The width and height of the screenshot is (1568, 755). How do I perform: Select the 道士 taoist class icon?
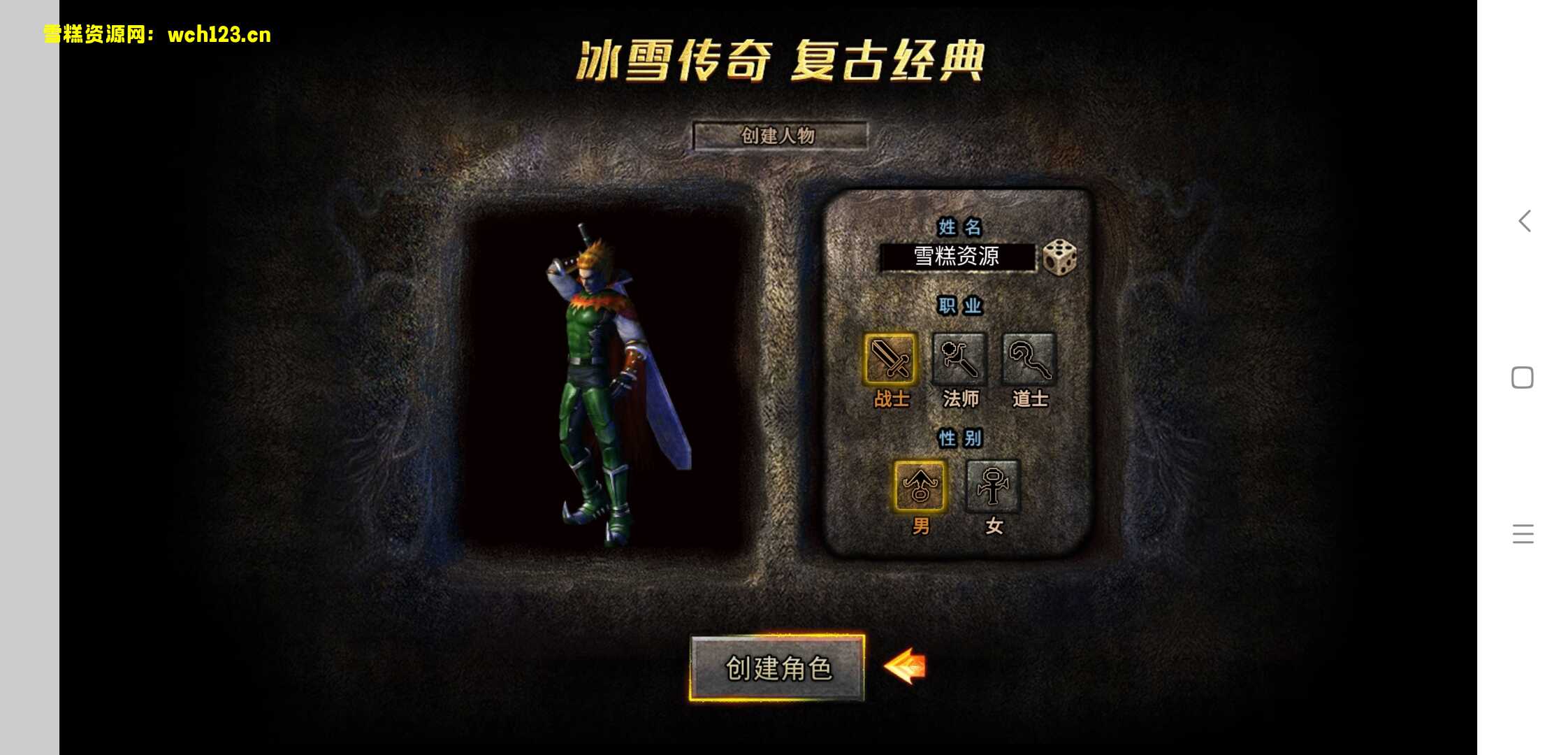[x=1028, y=359]
